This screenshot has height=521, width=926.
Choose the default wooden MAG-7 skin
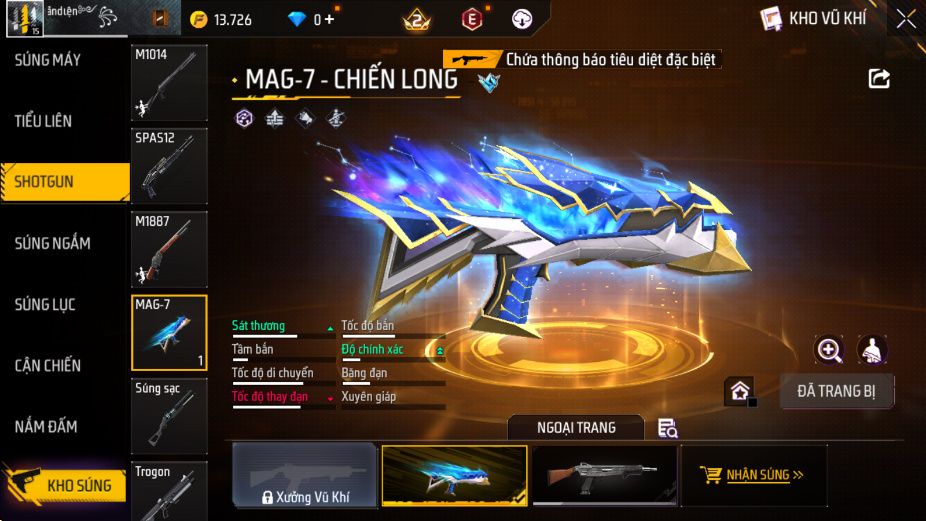[603, 475]
